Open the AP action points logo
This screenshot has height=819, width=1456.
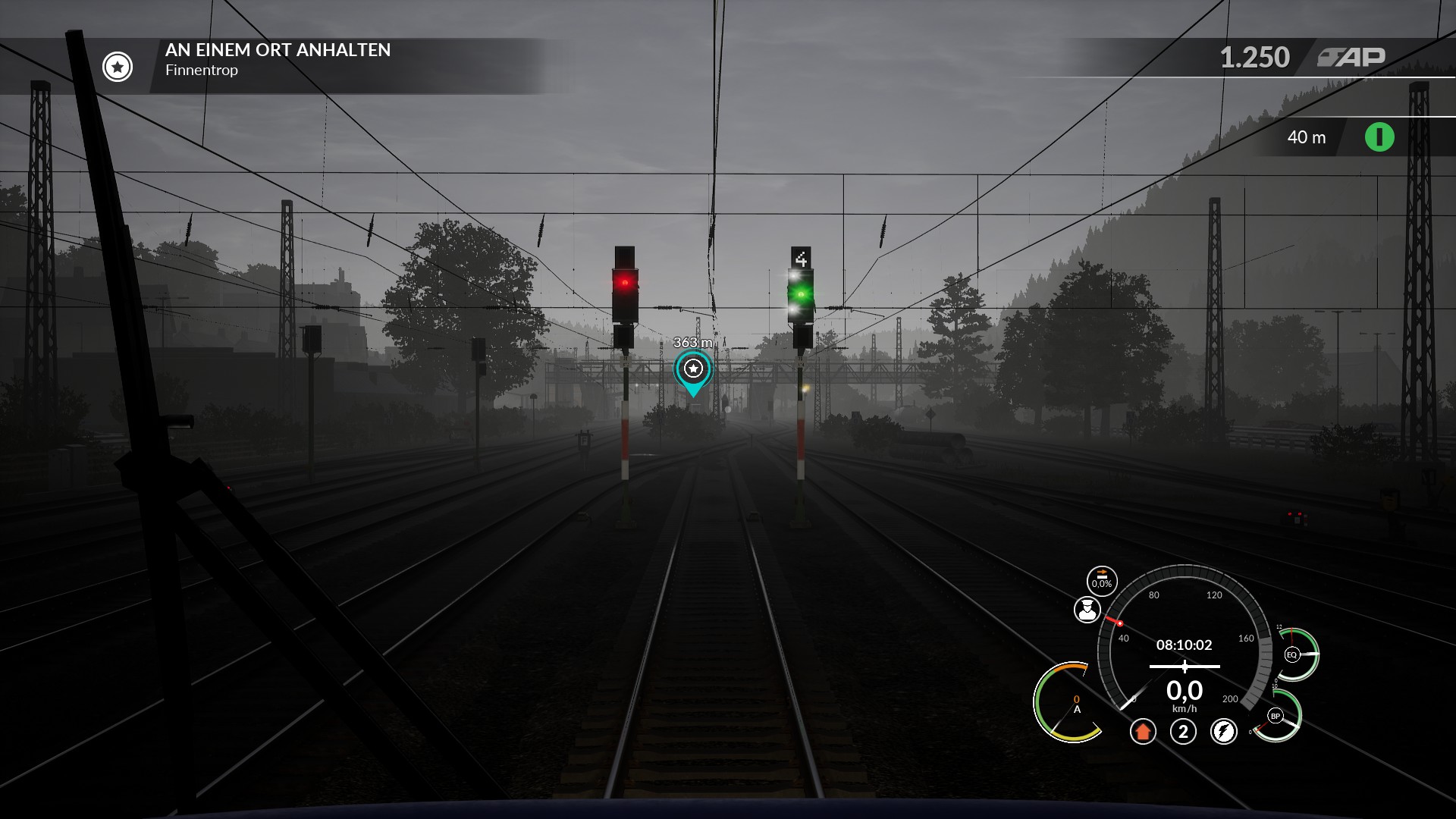1352,58
